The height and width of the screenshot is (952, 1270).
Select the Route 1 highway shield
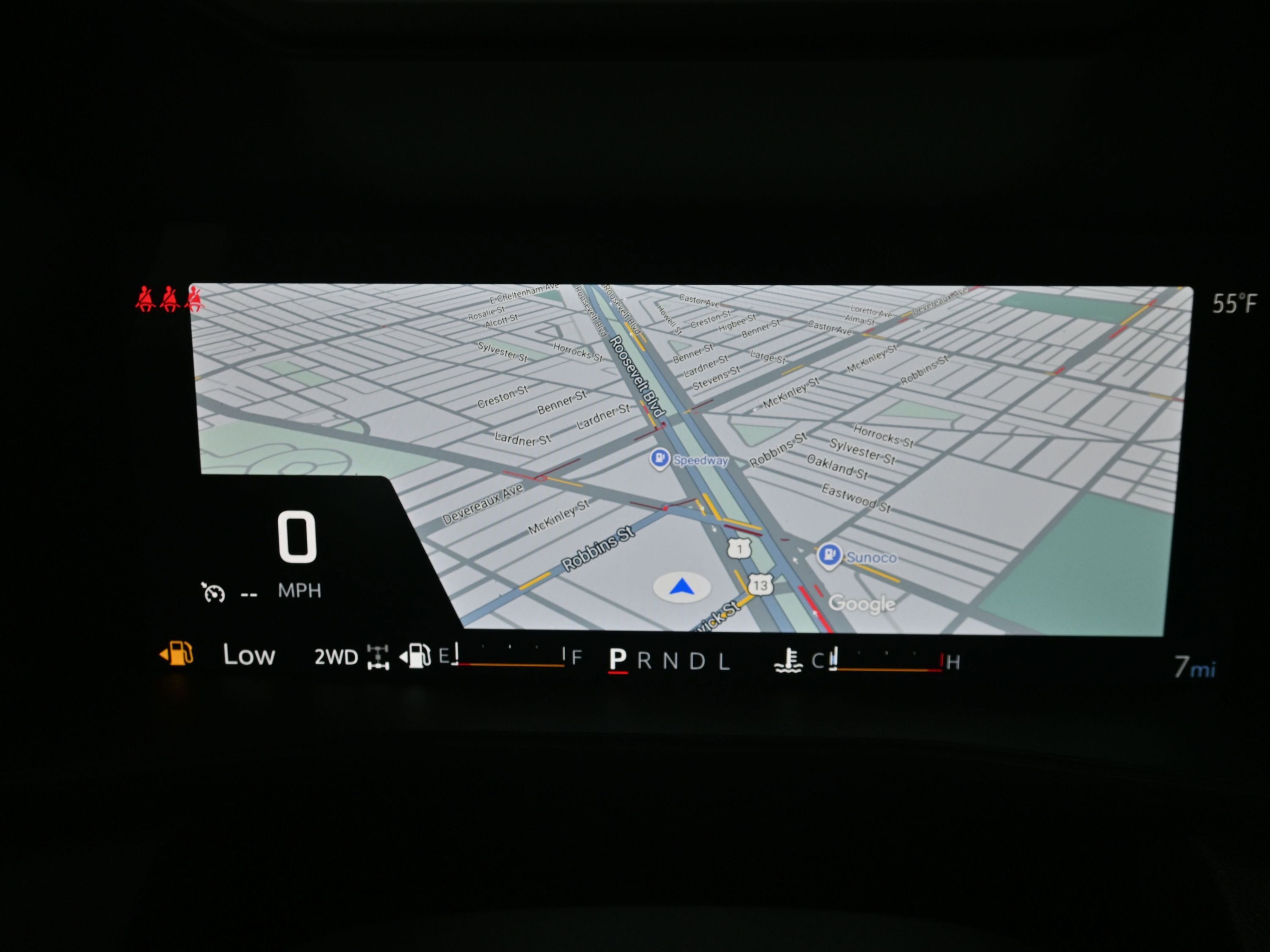(740, 549)
